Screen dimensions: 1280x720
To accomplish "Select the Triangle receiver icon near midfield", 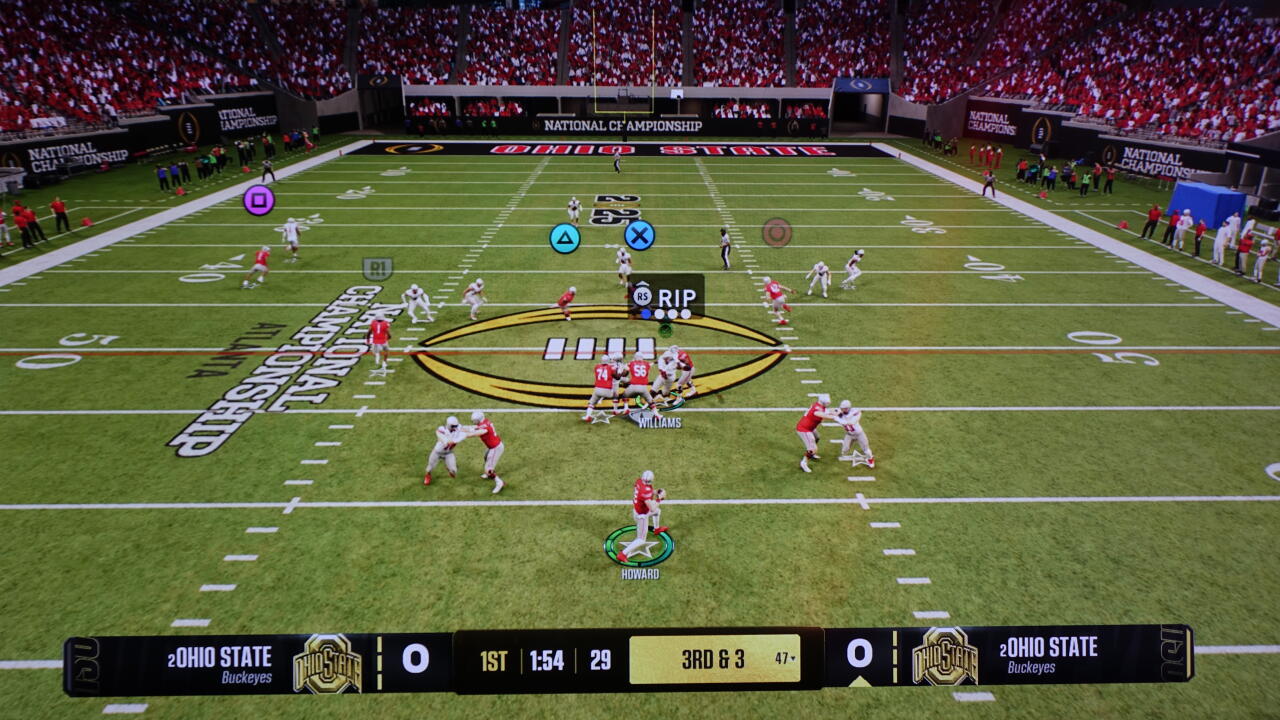I will click(x=566, y=238).
